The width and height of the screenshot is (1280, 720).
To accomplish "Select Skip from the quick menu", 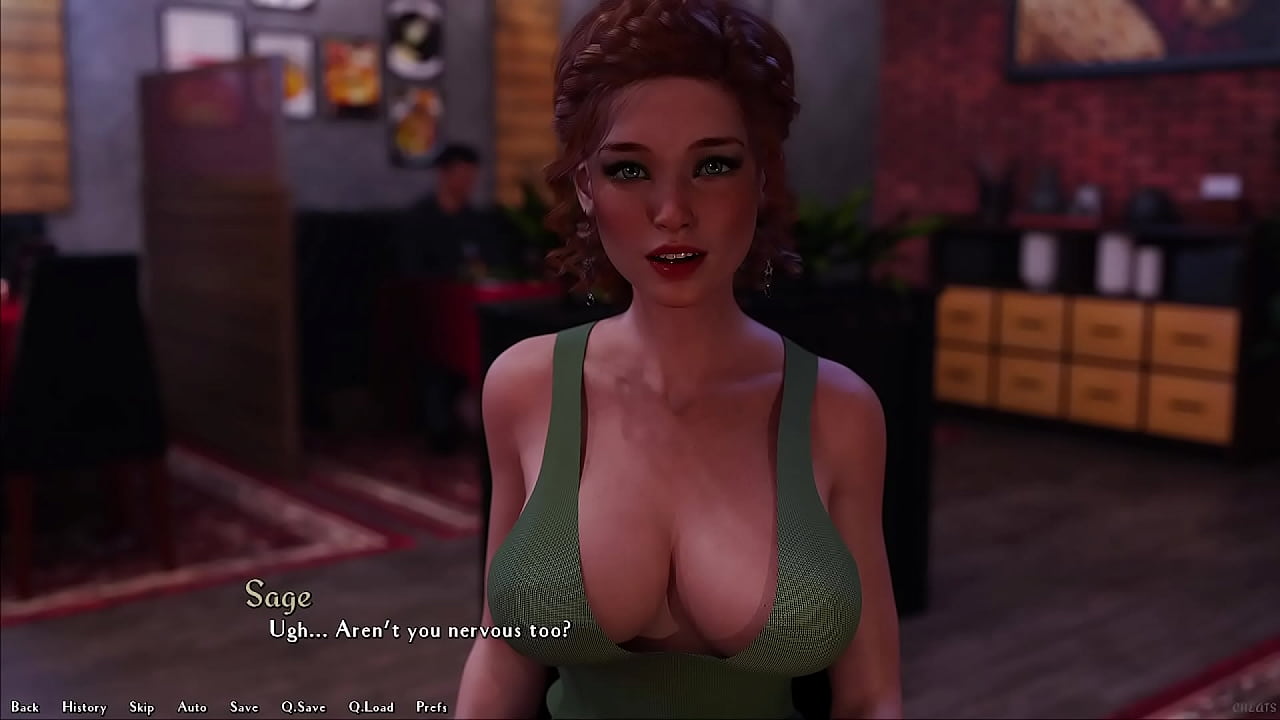I will [141, 706].
